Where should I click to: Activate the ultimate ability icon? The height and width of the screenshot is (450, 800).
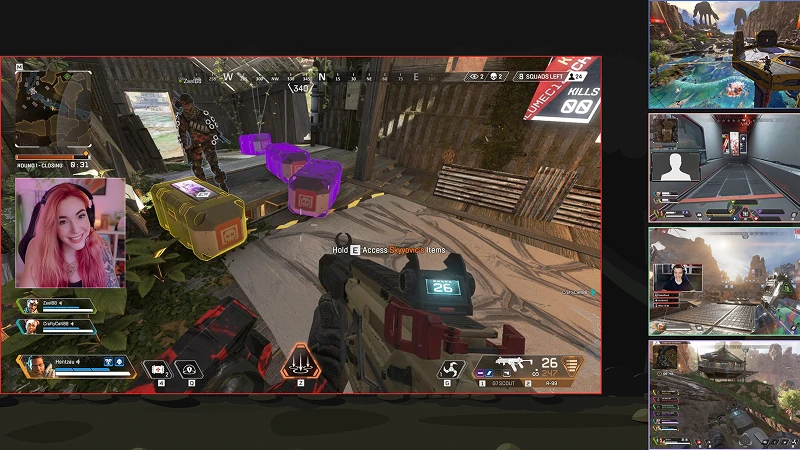[299, 363]
